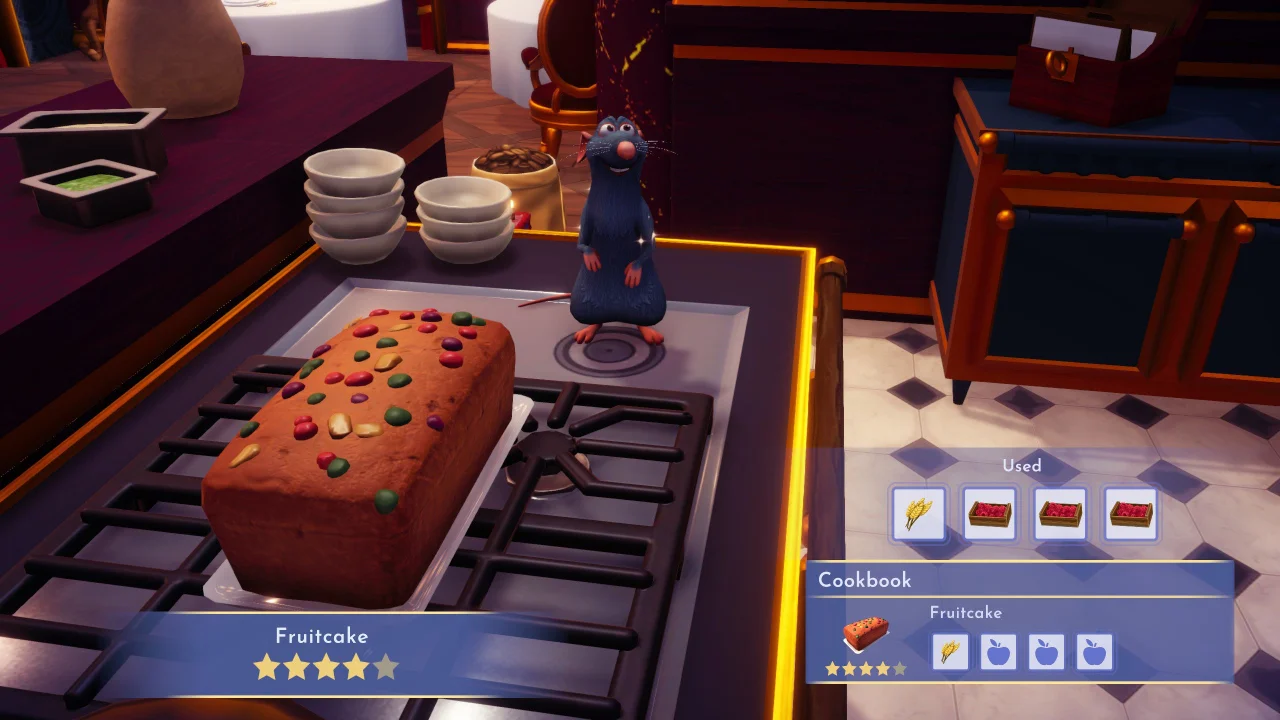Viewport: 1280px width, 720px height.
Task: Select the wheat icon in the Fruitcake recipe
Action: (951, 651)
